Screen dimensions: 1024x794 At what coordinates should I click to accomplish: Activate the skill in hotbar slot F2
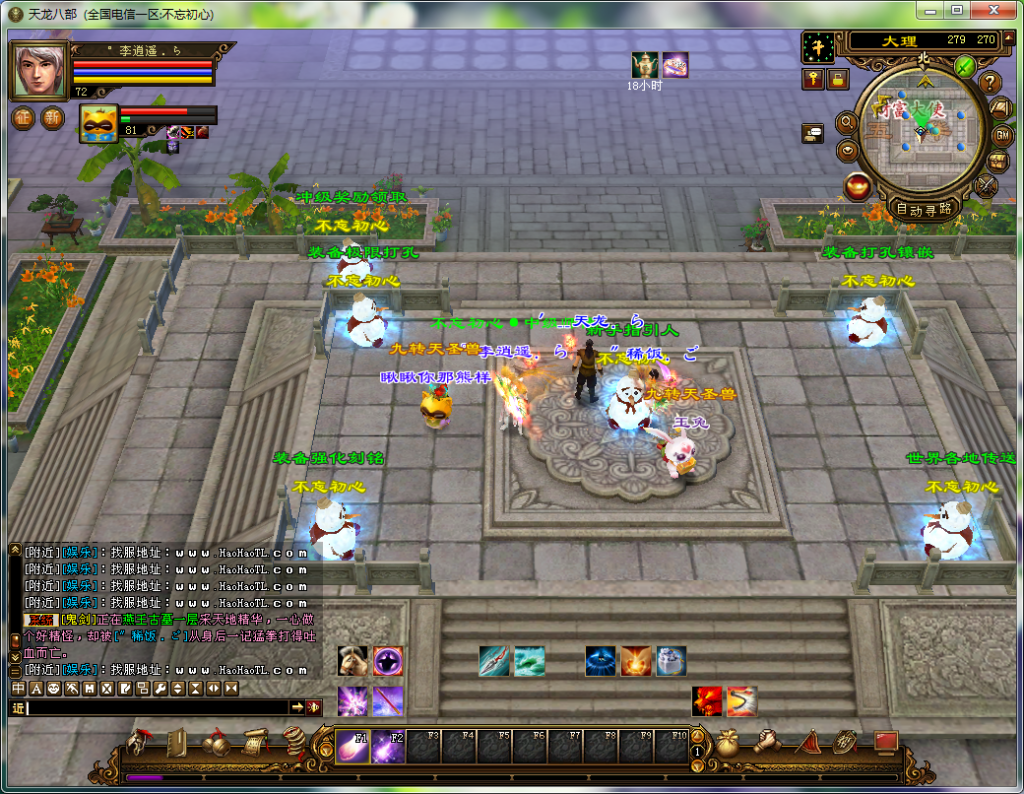(388, 746)
